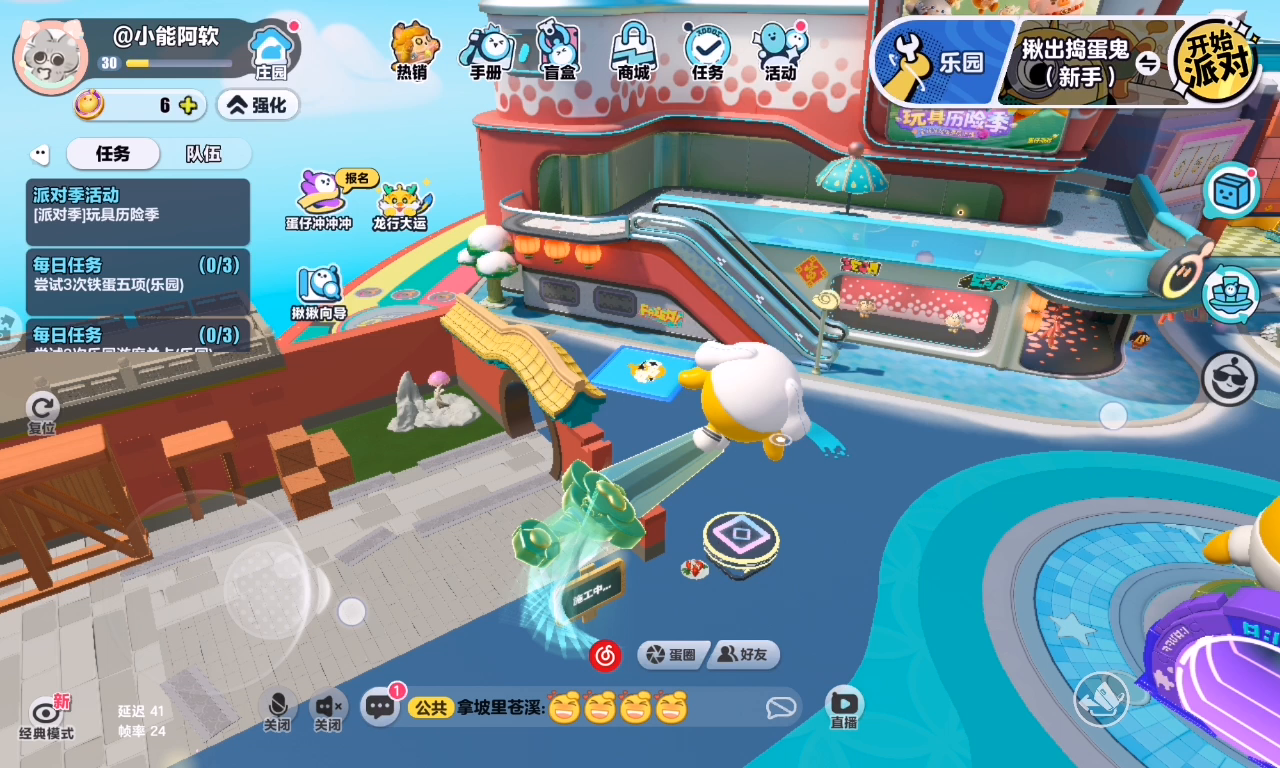
Task: Open the 任务 tasks icon in top bar
Action: pyautogui.click(x=707, y=50)
